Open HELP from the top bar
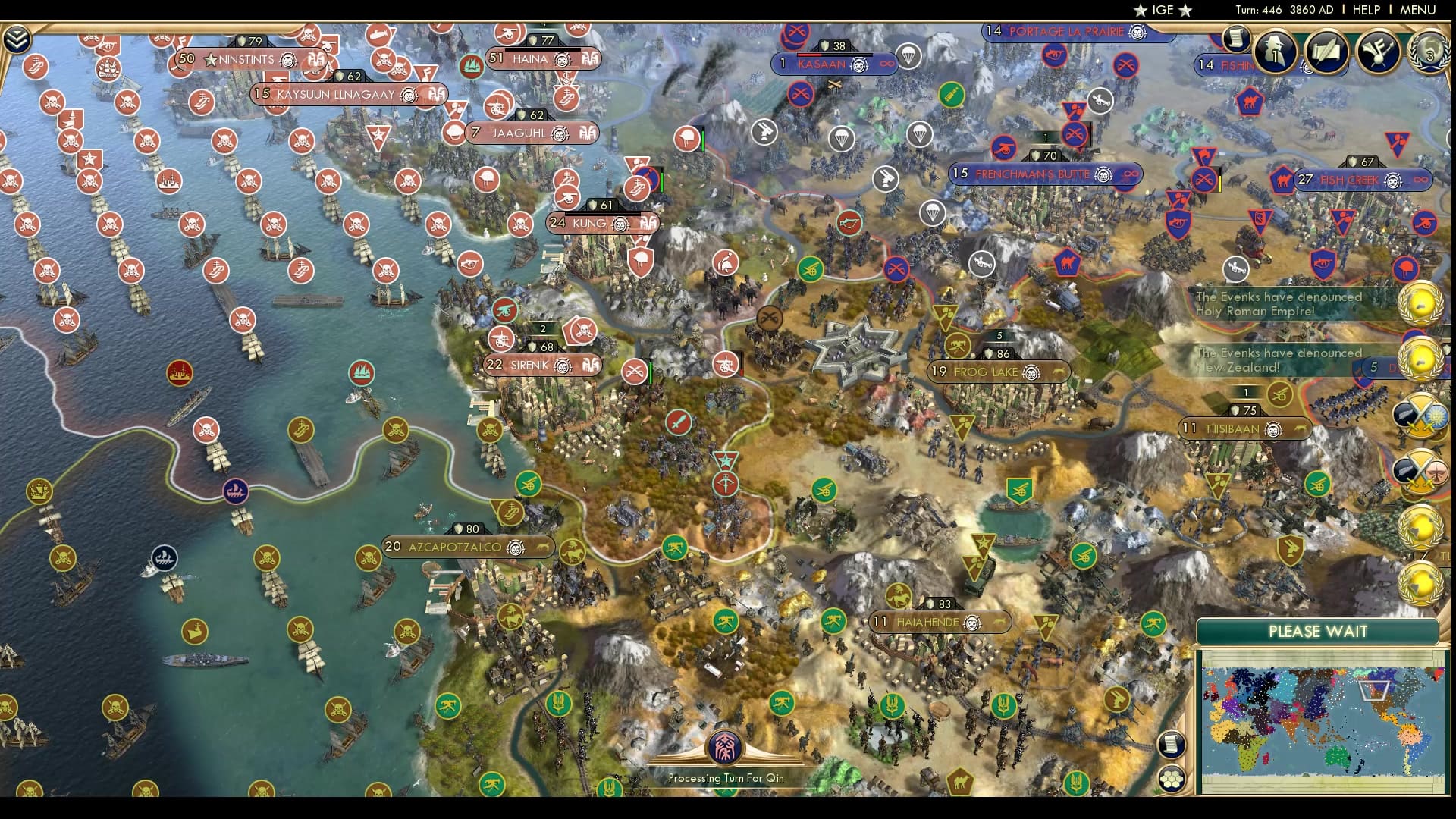The height and width of the screenshot is (819, 1456). pos(1365,11)
